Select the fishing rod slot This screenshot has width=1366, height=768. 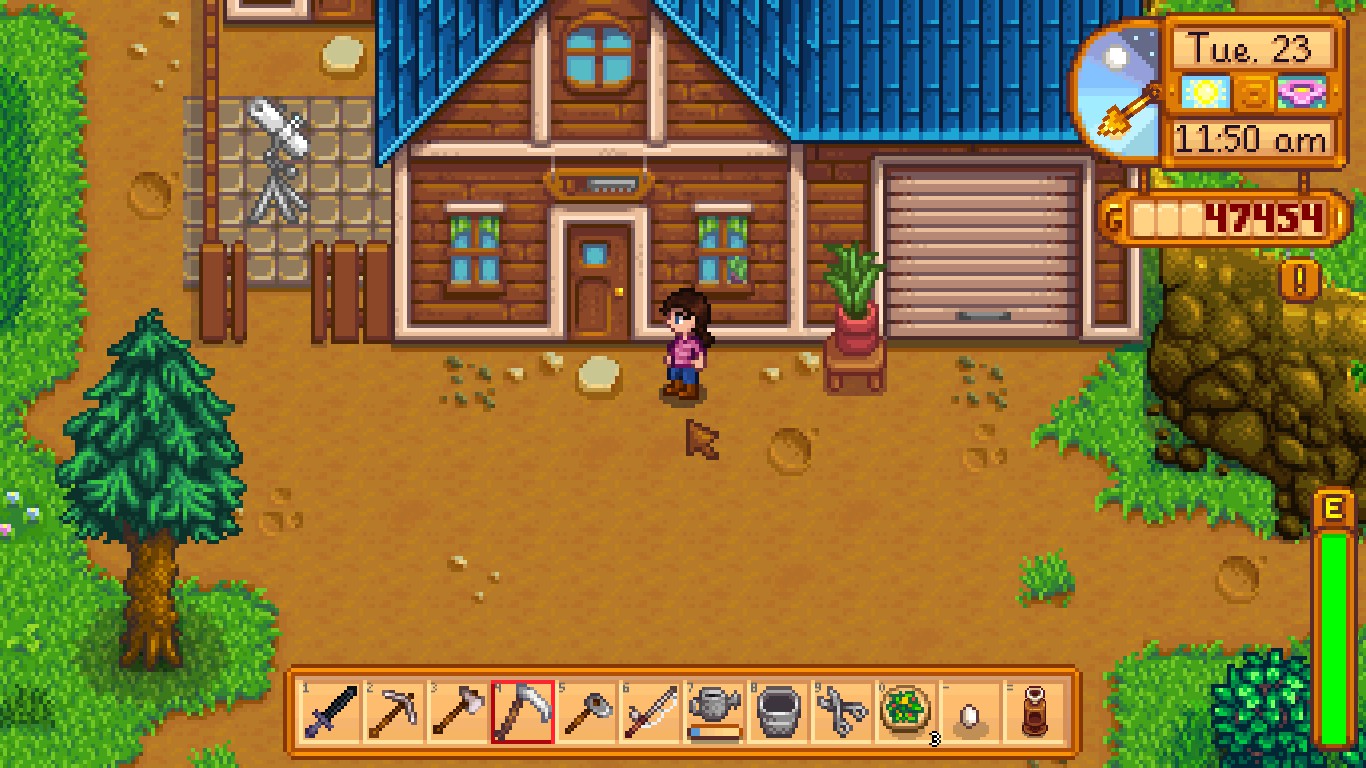[x=650, y=712]
